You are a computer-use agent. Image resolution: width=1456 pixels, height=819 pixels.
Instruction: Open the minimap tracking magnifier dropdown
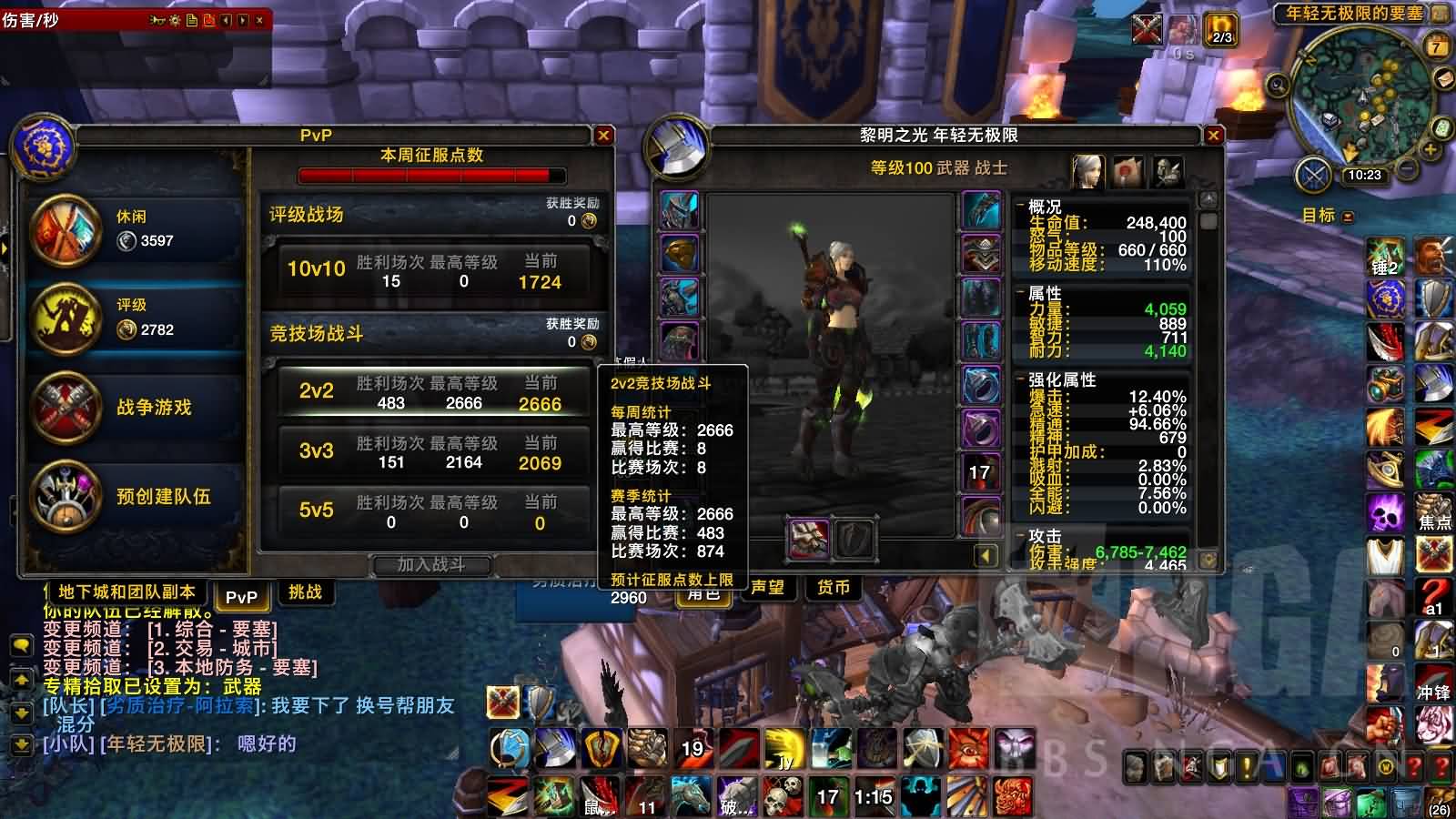coord(1279,85)
